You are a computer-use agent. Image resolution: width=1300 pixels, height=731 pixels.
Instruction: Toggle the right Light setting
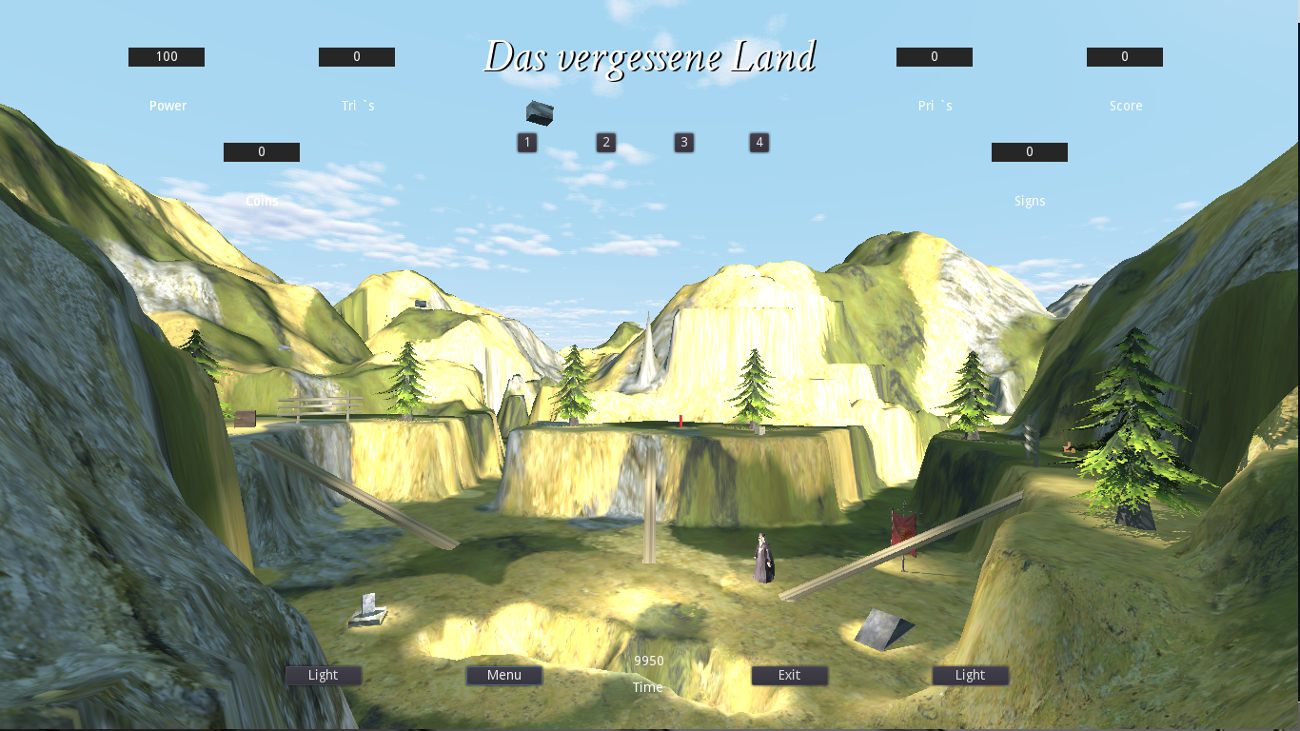point(969,675)
